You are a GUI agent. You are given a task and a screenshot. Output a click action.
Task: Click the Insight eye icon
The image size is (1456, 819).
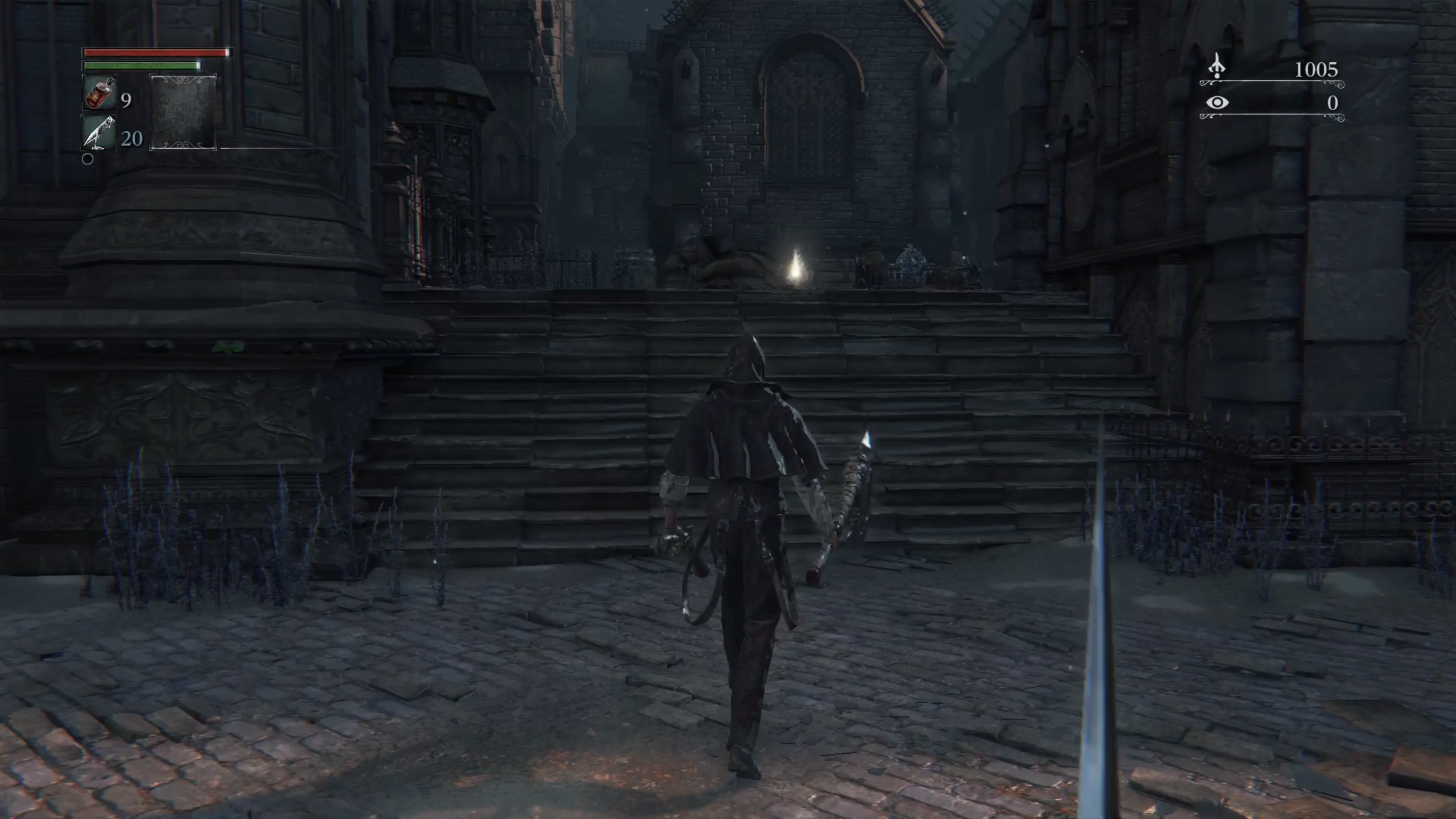pyautogui.click(x=1217, y=103)
